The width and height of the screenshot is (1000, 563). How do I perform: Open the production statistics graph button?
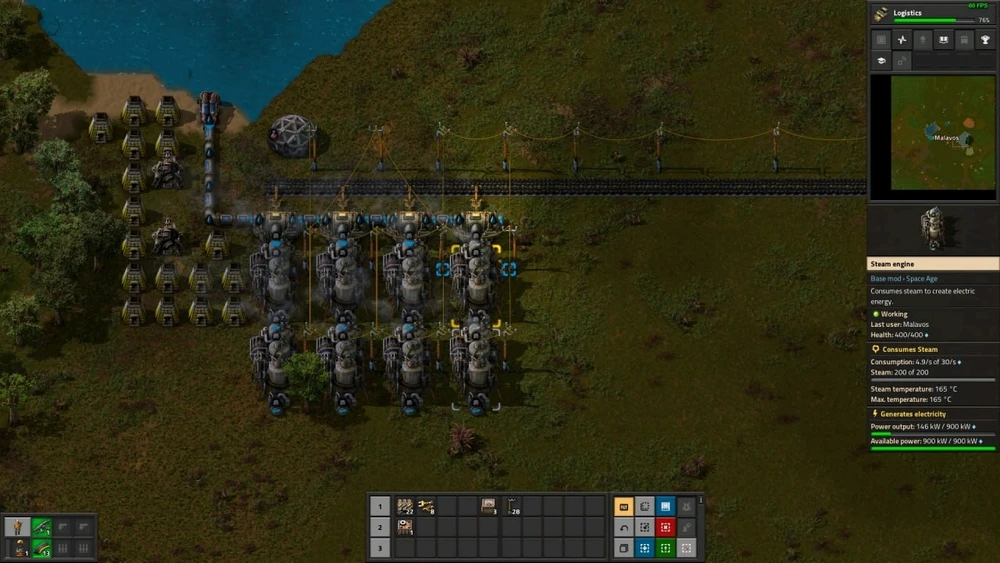[902, 40]
